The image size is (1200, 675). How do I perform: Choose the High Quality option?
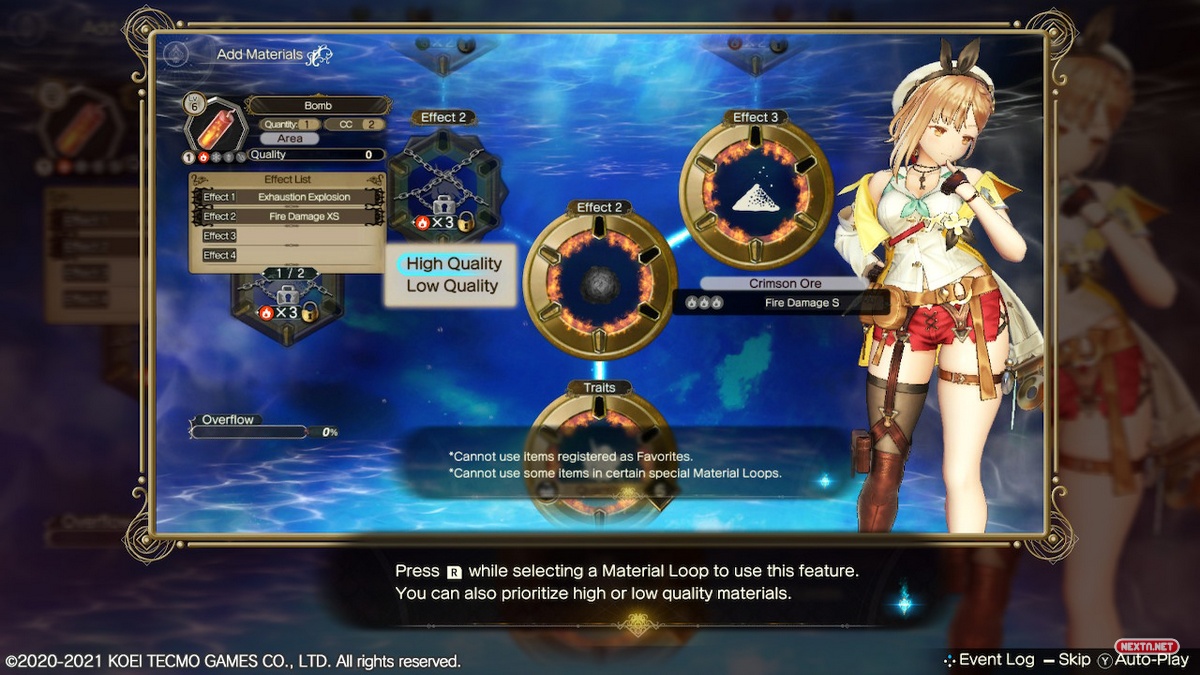[453, 263]
